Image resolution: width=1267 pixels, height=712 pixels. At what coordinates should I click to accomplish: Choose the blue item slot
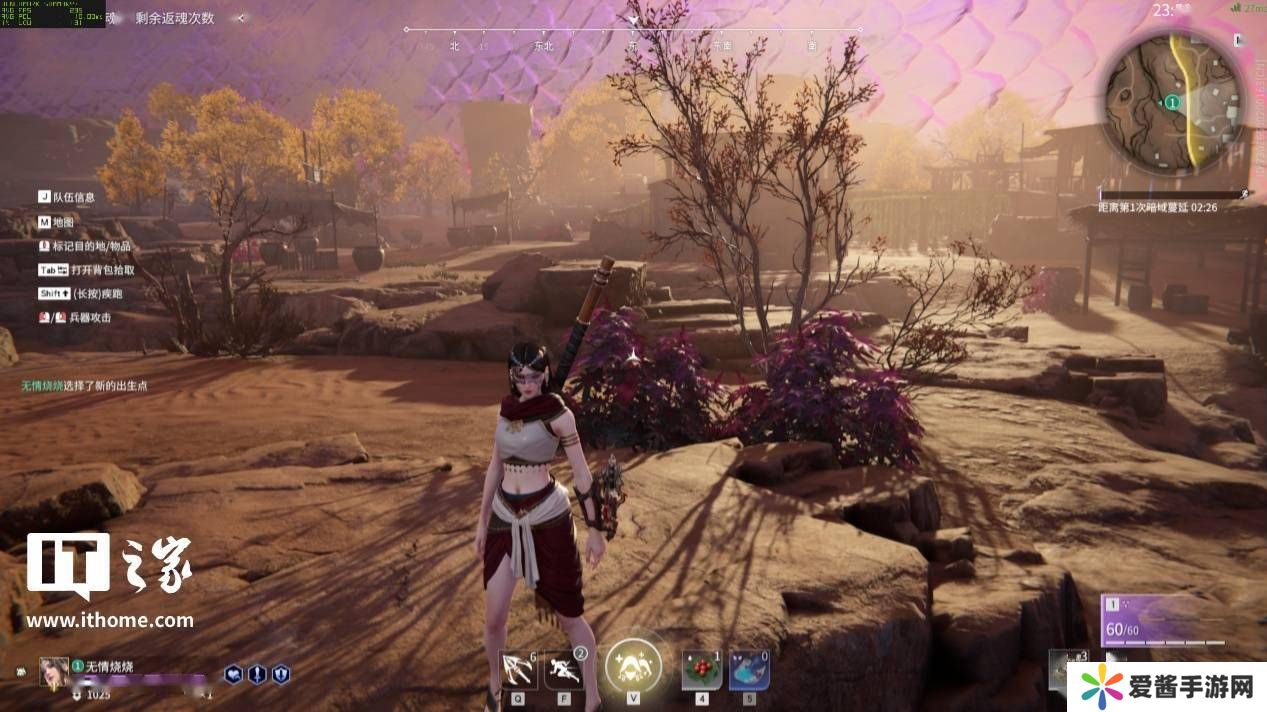click(x=748, y=670)
